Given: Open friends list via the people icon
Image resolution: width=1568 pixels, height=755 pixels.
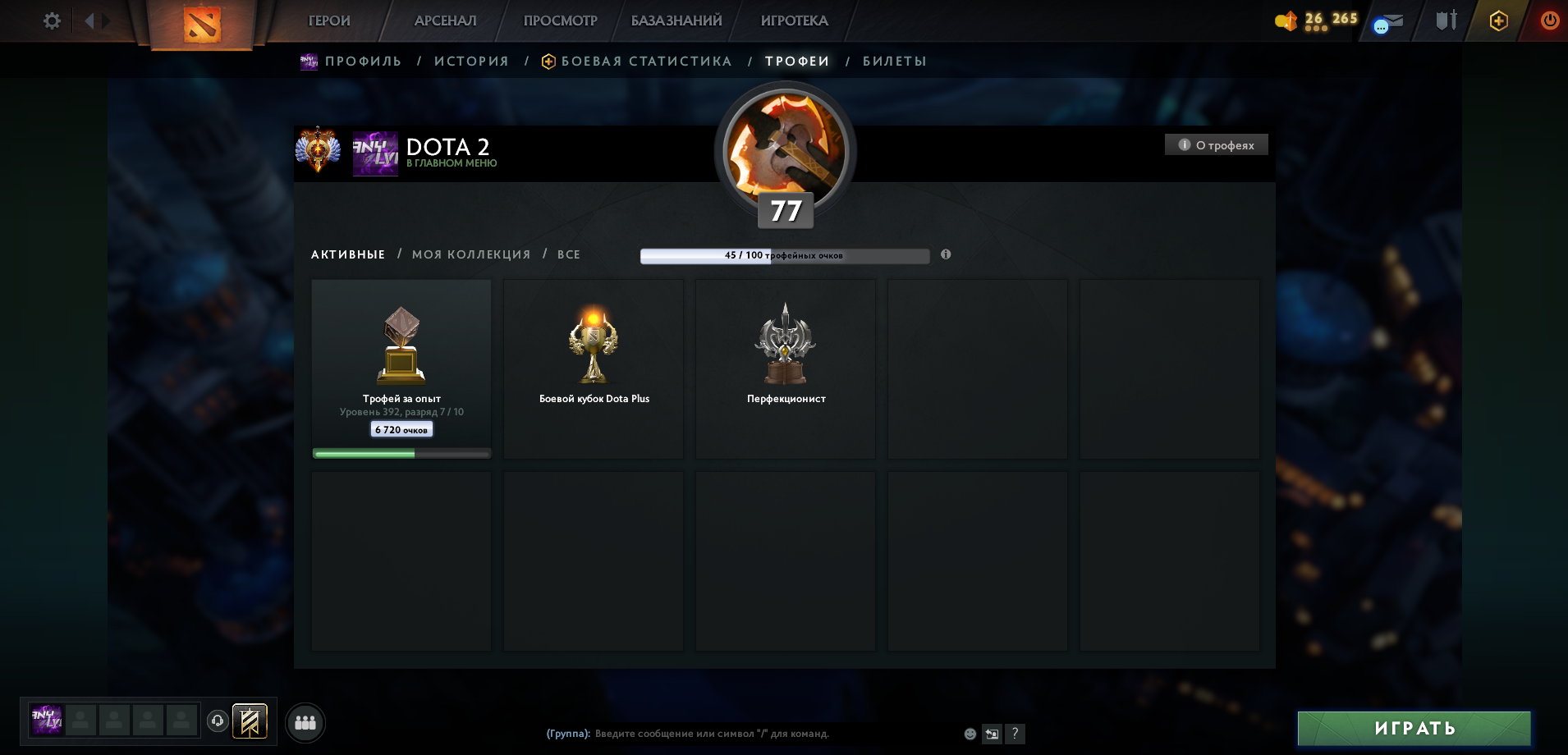Looking at the screenshot, I should [305, 723].
